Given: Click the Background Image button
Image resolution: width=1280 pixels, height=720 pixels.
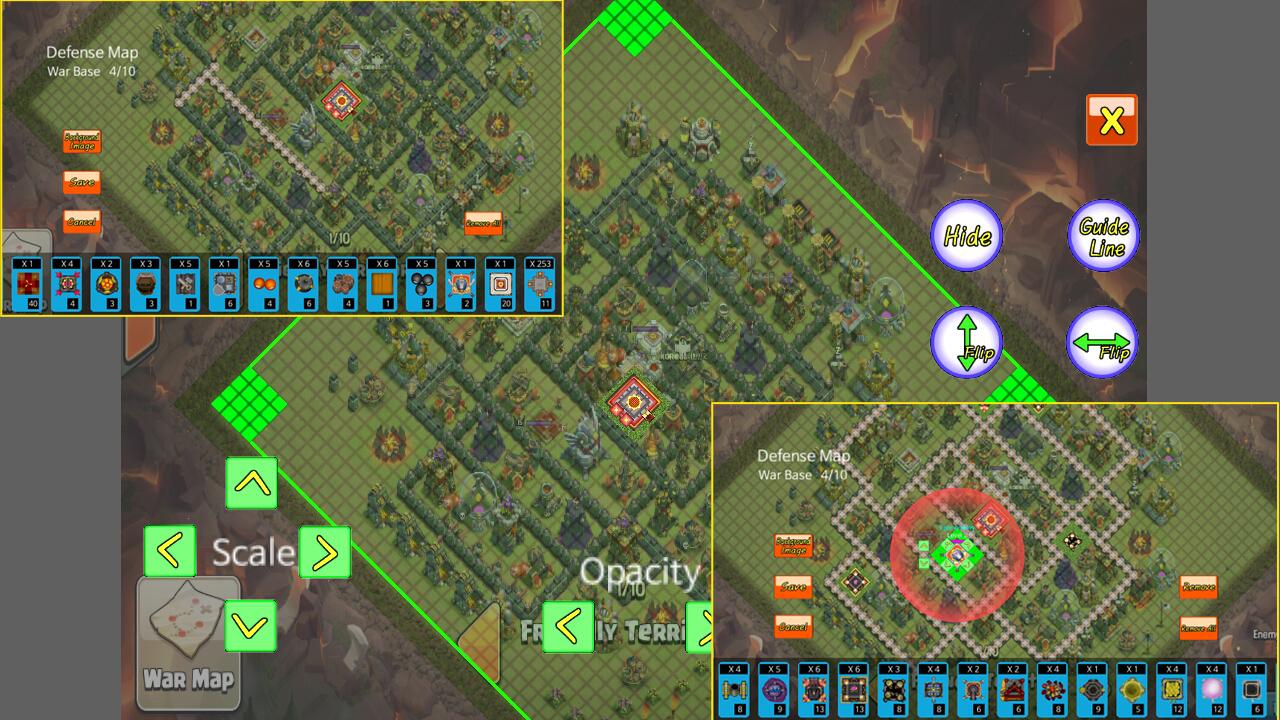Looking at the screenshot, I should (80, 141).
